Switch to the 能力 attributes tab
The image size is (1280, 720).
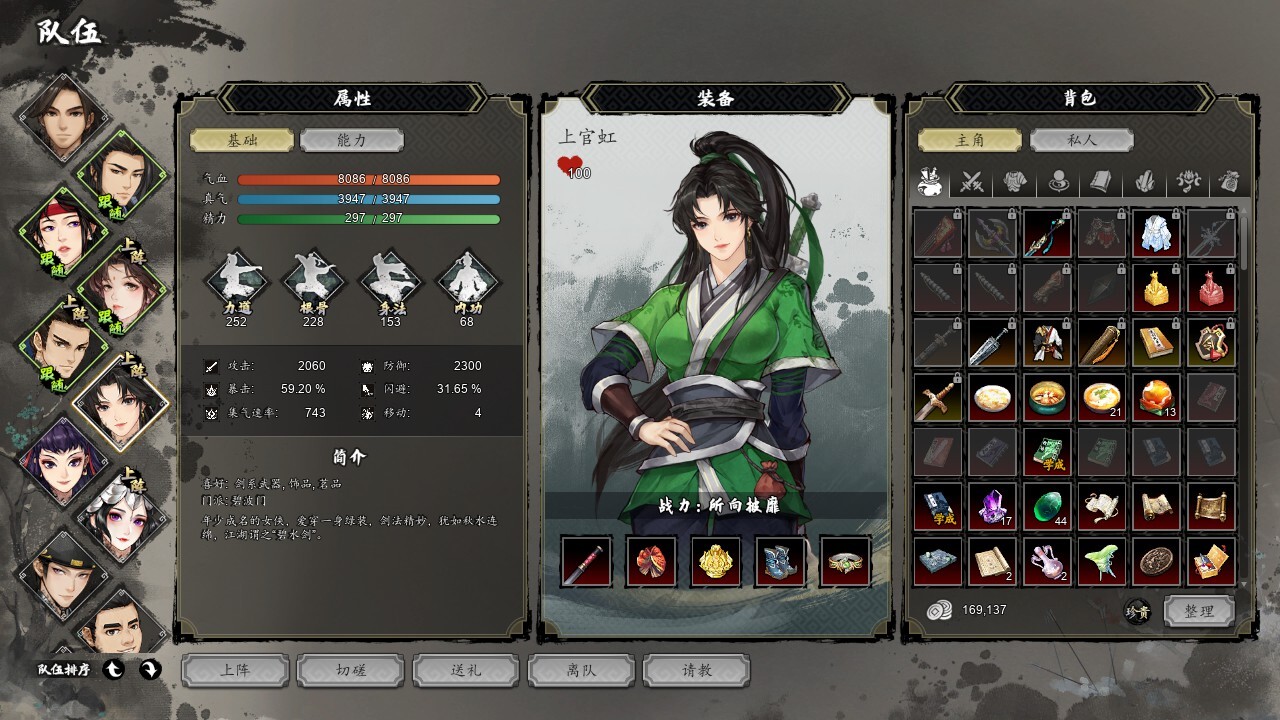(352, 140)
